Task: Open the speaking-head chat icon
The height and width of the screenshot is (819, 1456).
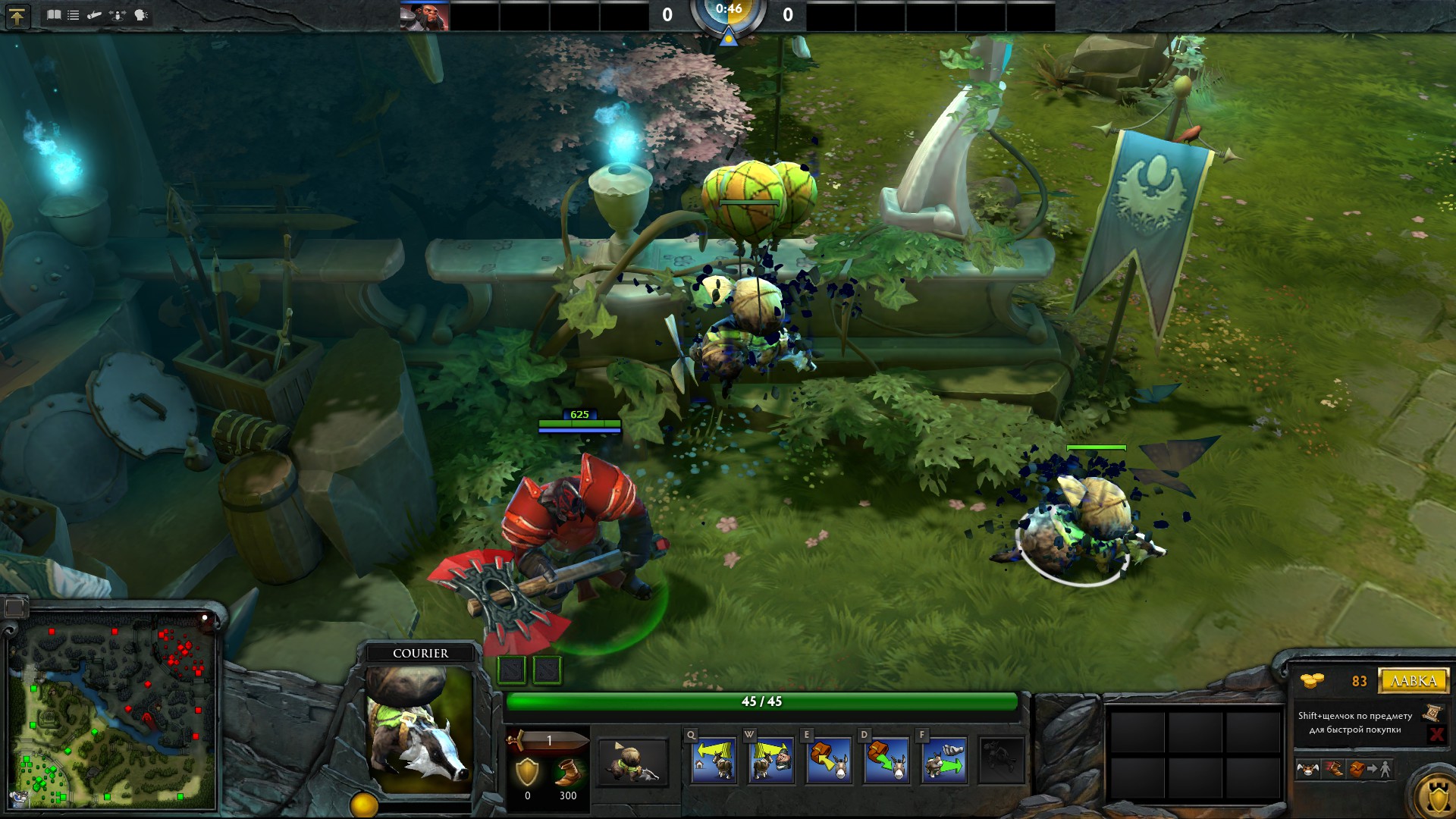Action: coord(141,14)
